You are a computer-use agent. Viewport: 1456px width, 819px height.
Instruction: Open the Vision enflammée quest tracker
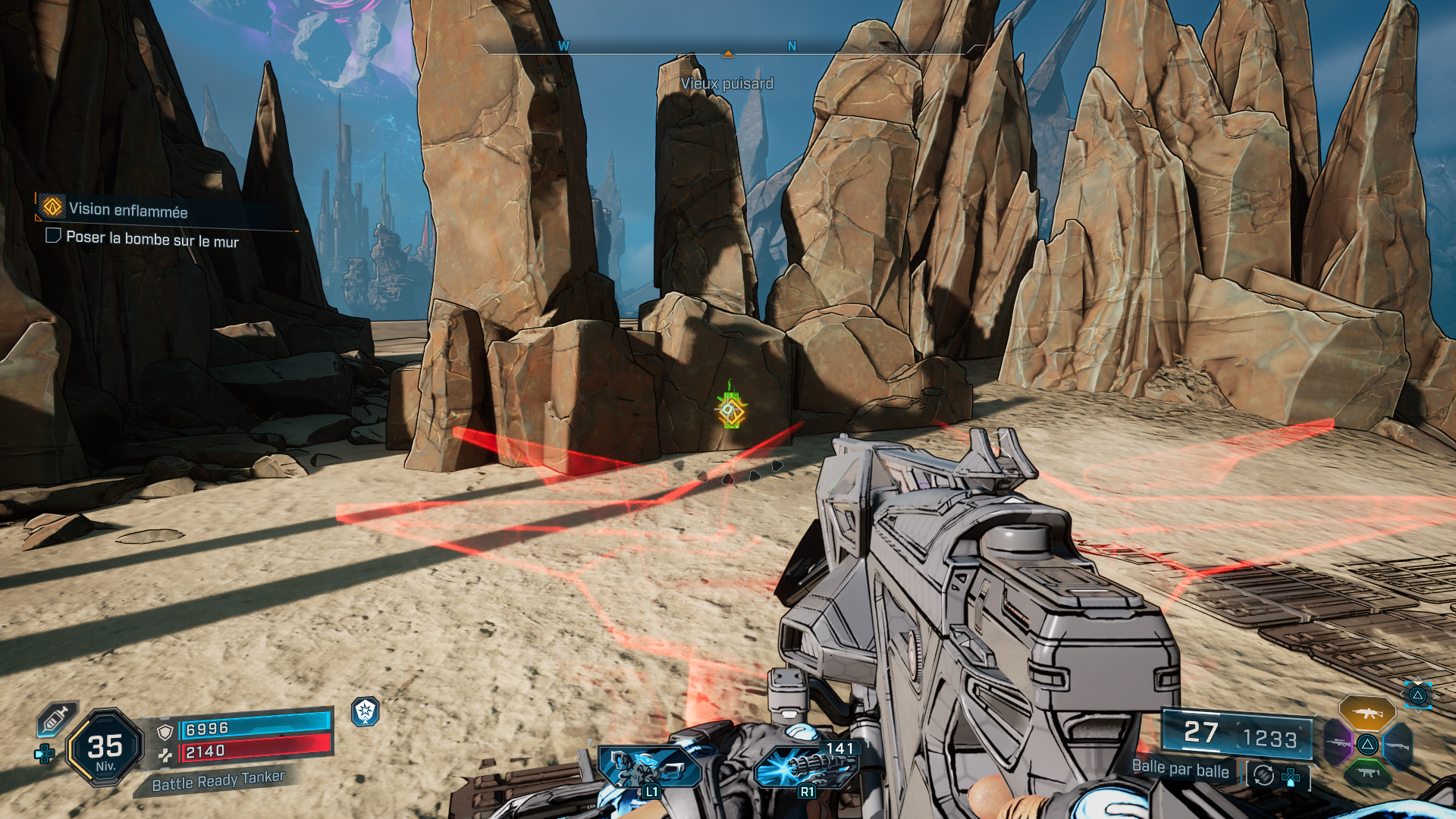[127, 209]
